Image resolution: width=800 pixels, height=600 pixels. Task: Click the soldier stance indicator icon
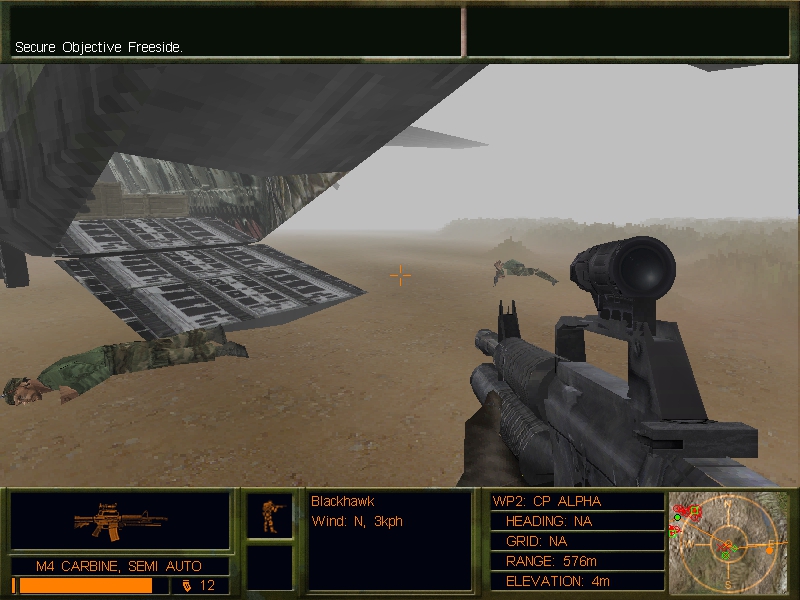(270, 515)
